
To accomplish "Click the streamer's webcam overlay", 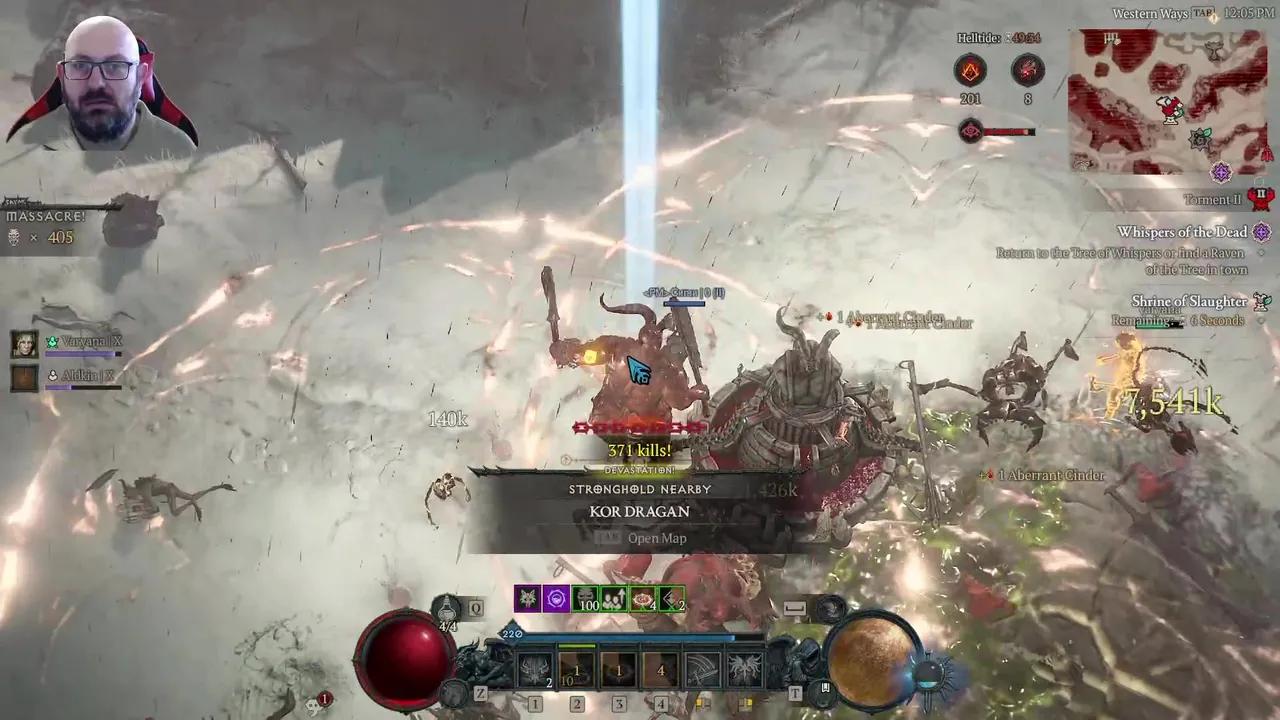I will click(100, 78).
